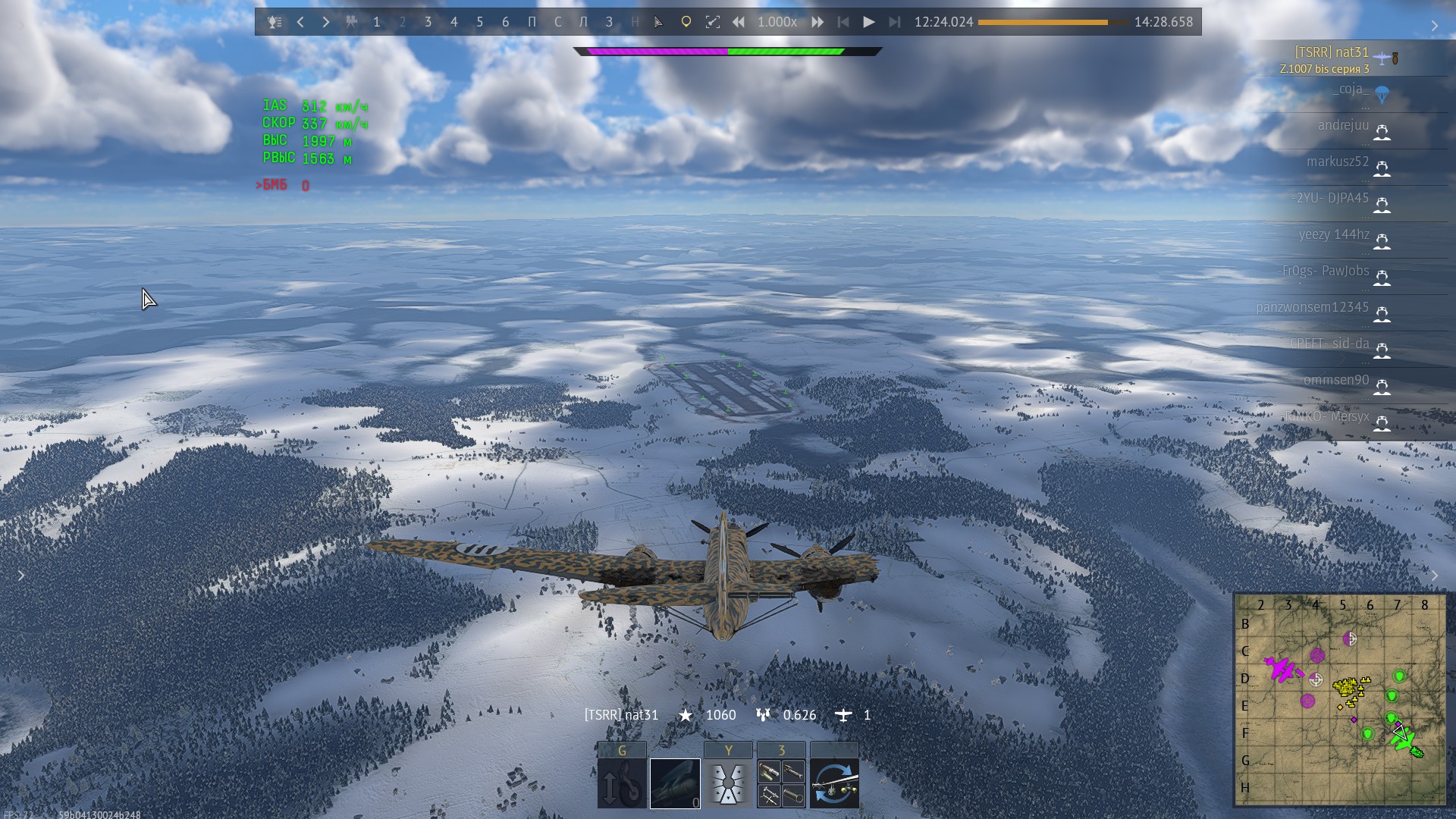The height and width of the screenshot is (819, 1456).
Task: Click the tactical minimap
Action: pos(1340,698)
